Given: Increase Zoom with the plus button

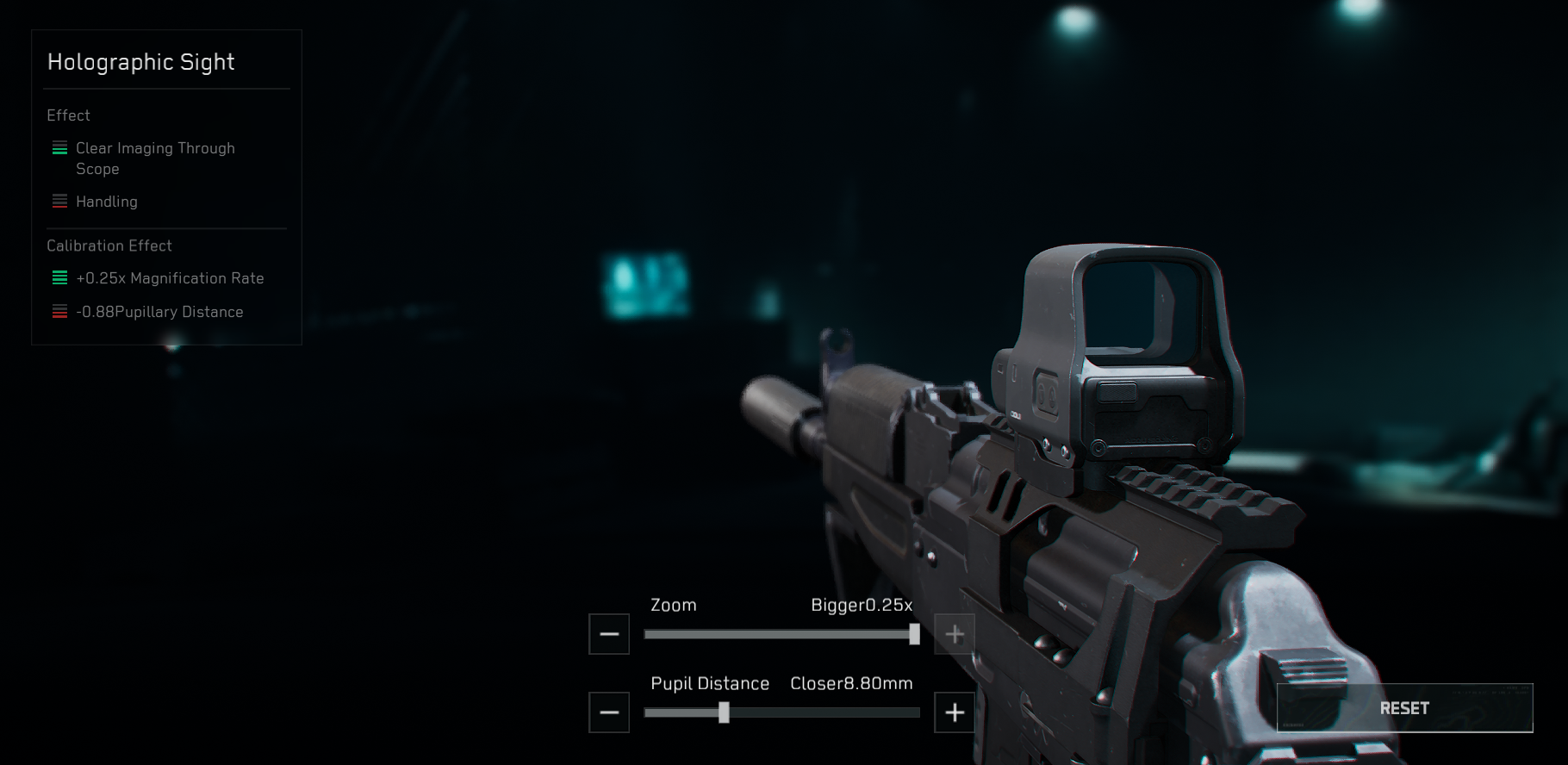Looking at the screenshot, I should (x=955, y=635).
